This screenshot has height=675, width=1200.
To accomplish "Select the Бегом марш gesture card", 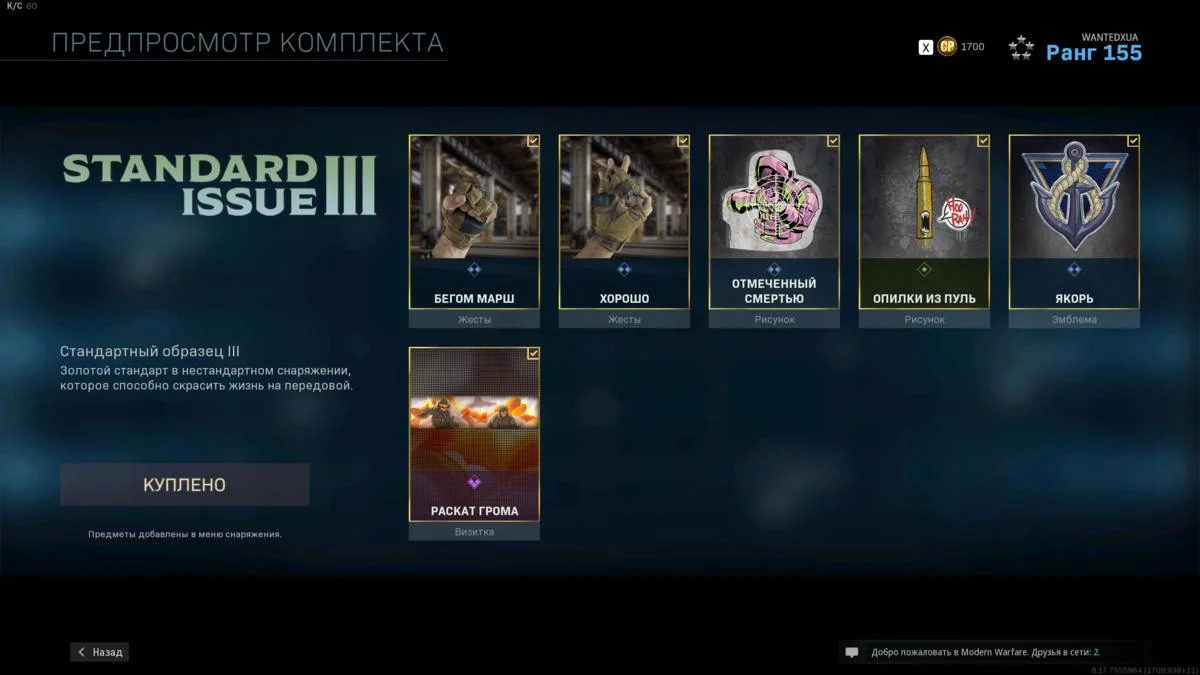I will click(x=474, y=222).
